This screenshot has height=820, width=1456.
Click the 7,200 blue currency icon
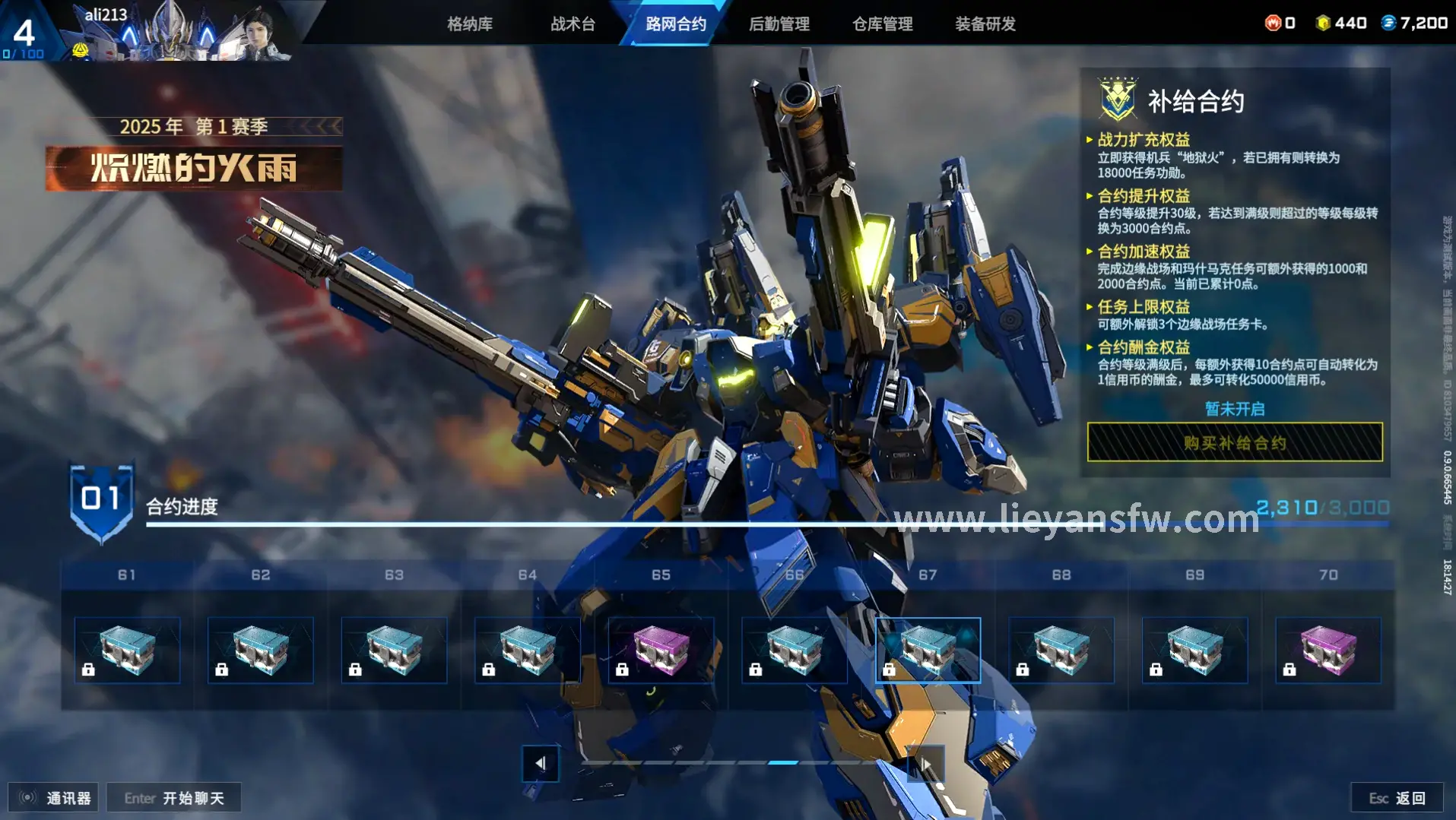1388,23
